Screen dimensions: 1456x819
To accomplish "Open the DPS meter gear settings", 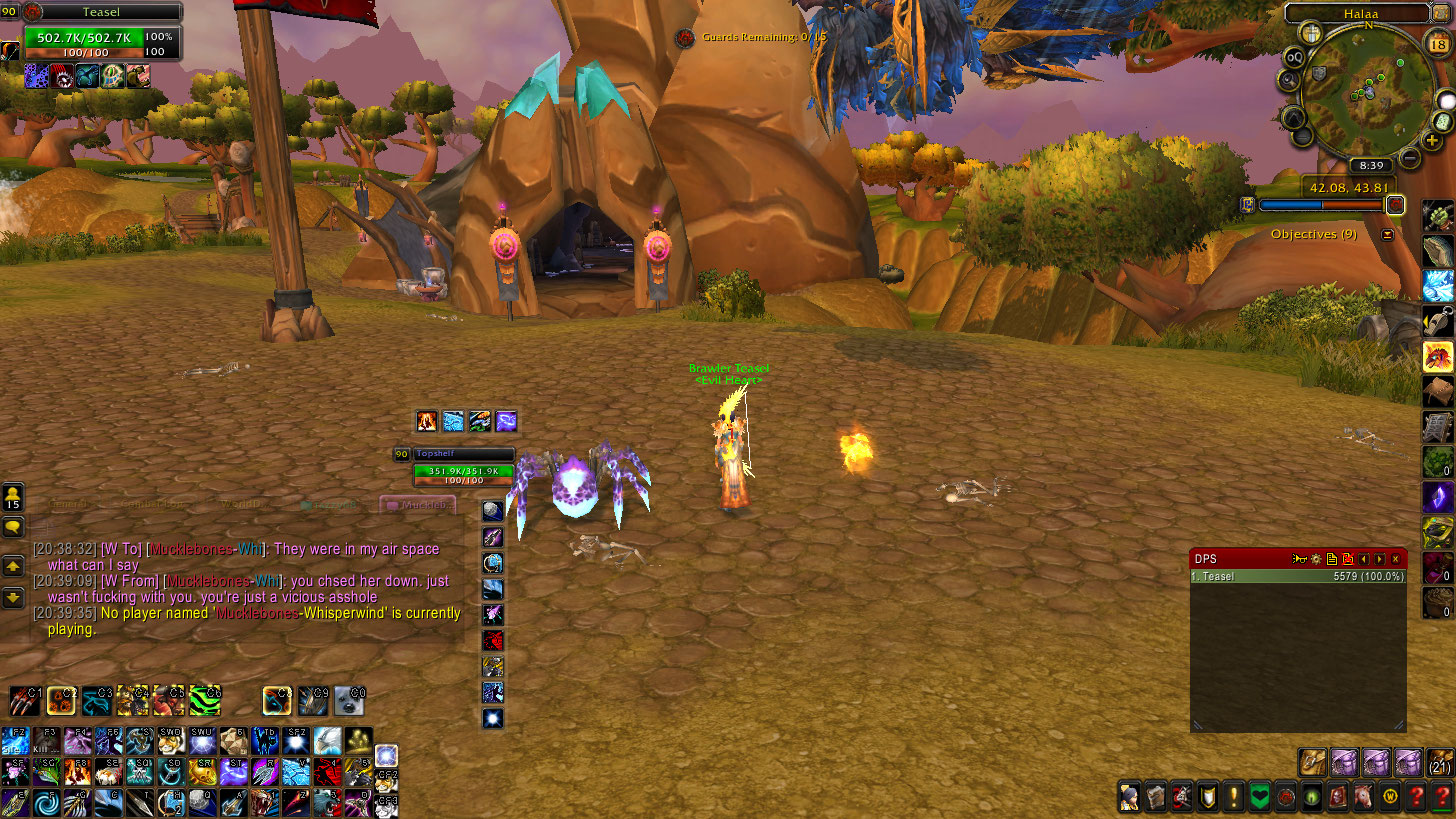I will tap(1317, 559).
